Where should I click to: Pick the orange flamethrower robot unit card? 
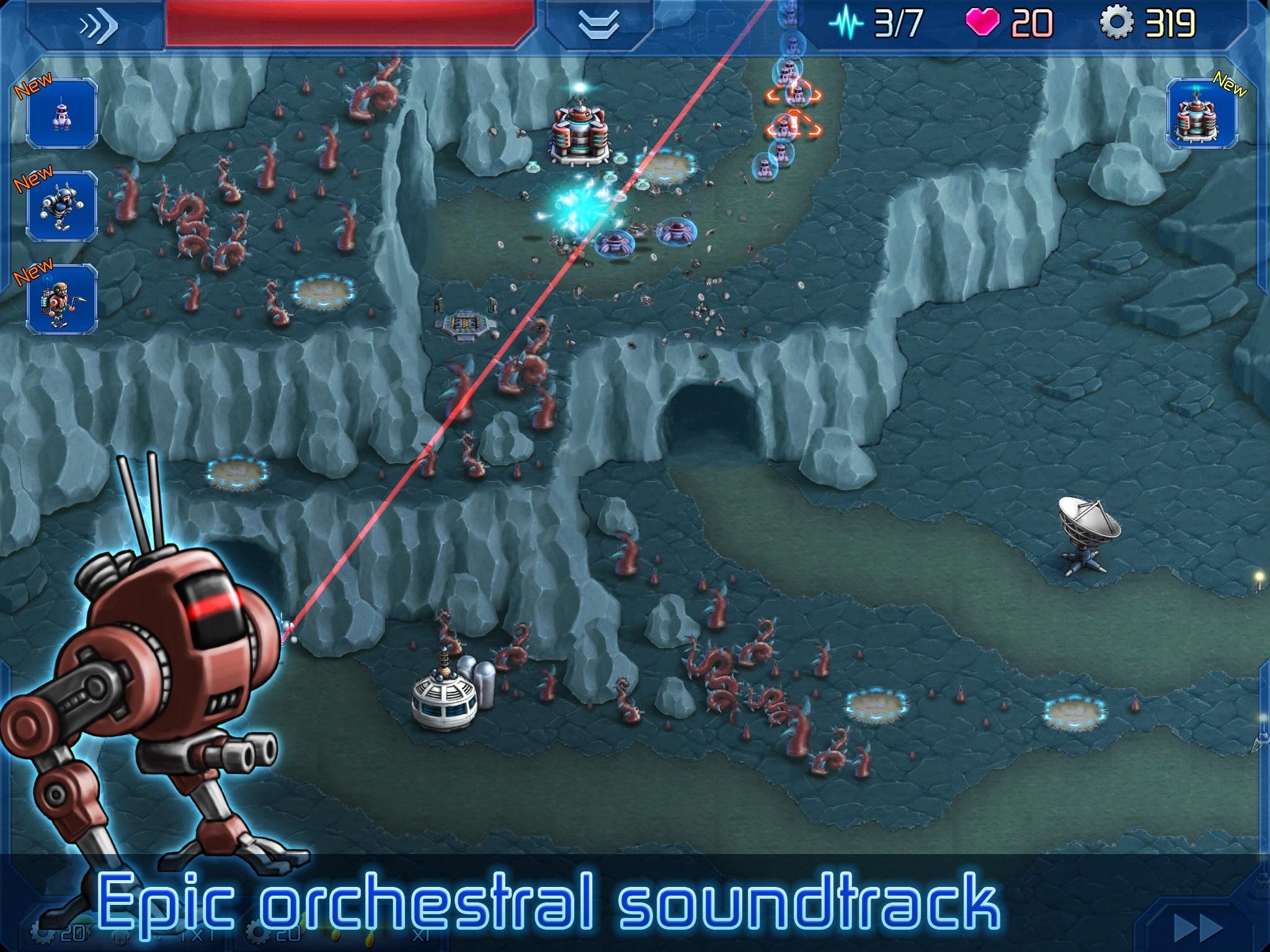coord(62,299)
